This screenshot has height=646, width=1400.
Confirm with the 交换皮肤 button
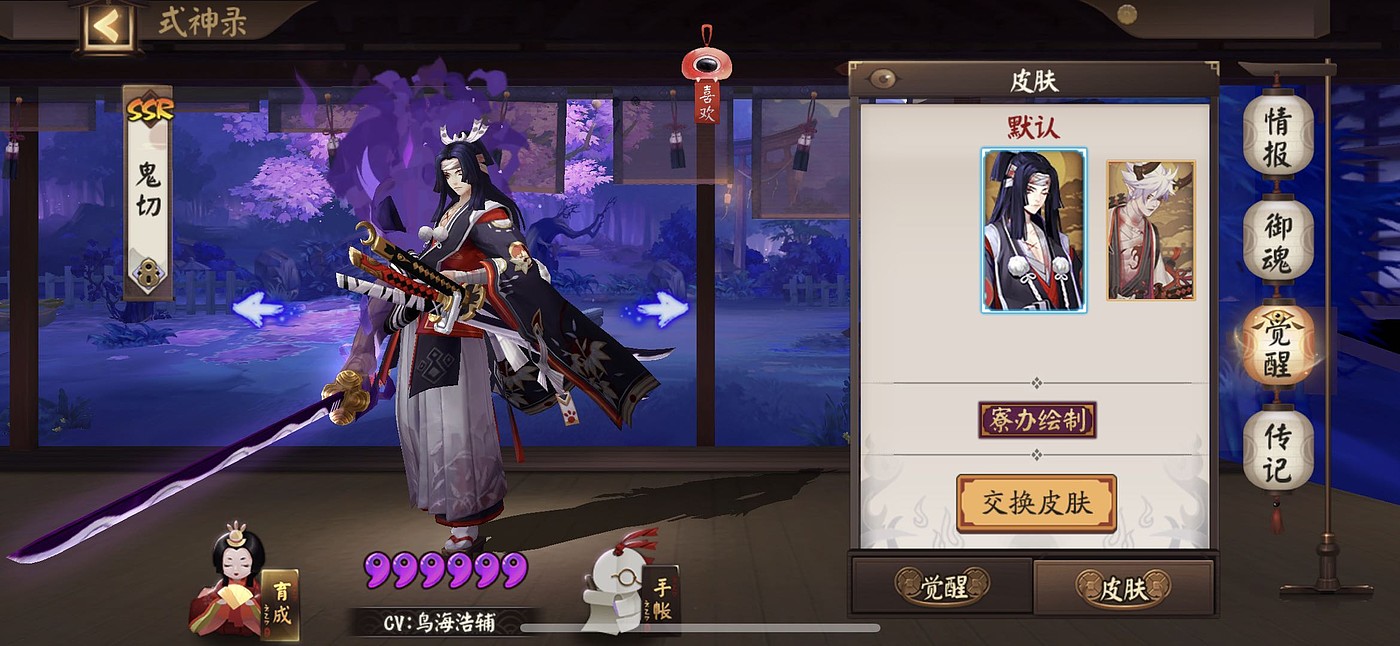pyautogui.click(x=1036, y=503)
